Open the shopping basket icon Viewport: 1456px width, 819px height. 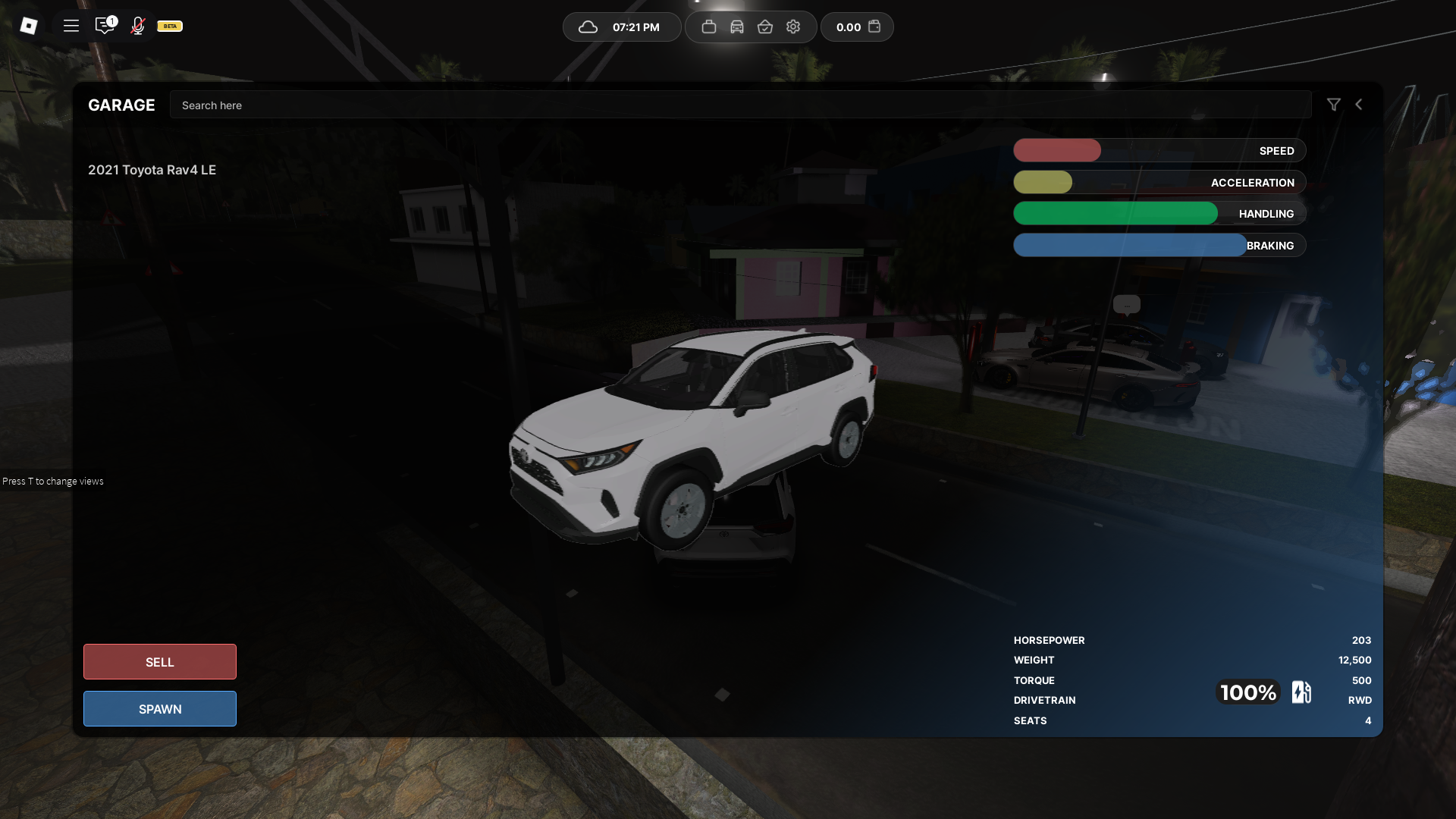pos(765,27)
